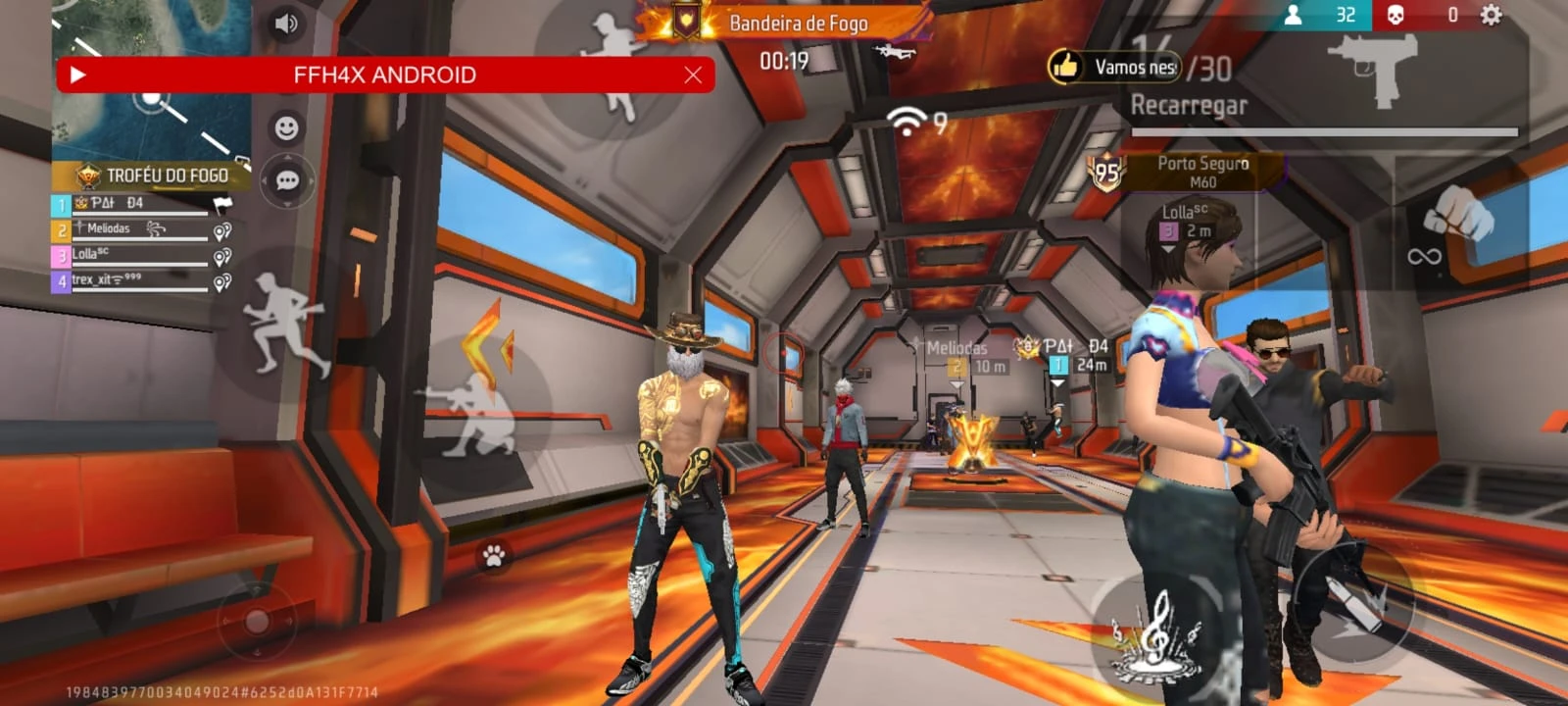
Task: Play the music note emote
Action: pos(1154,633)
